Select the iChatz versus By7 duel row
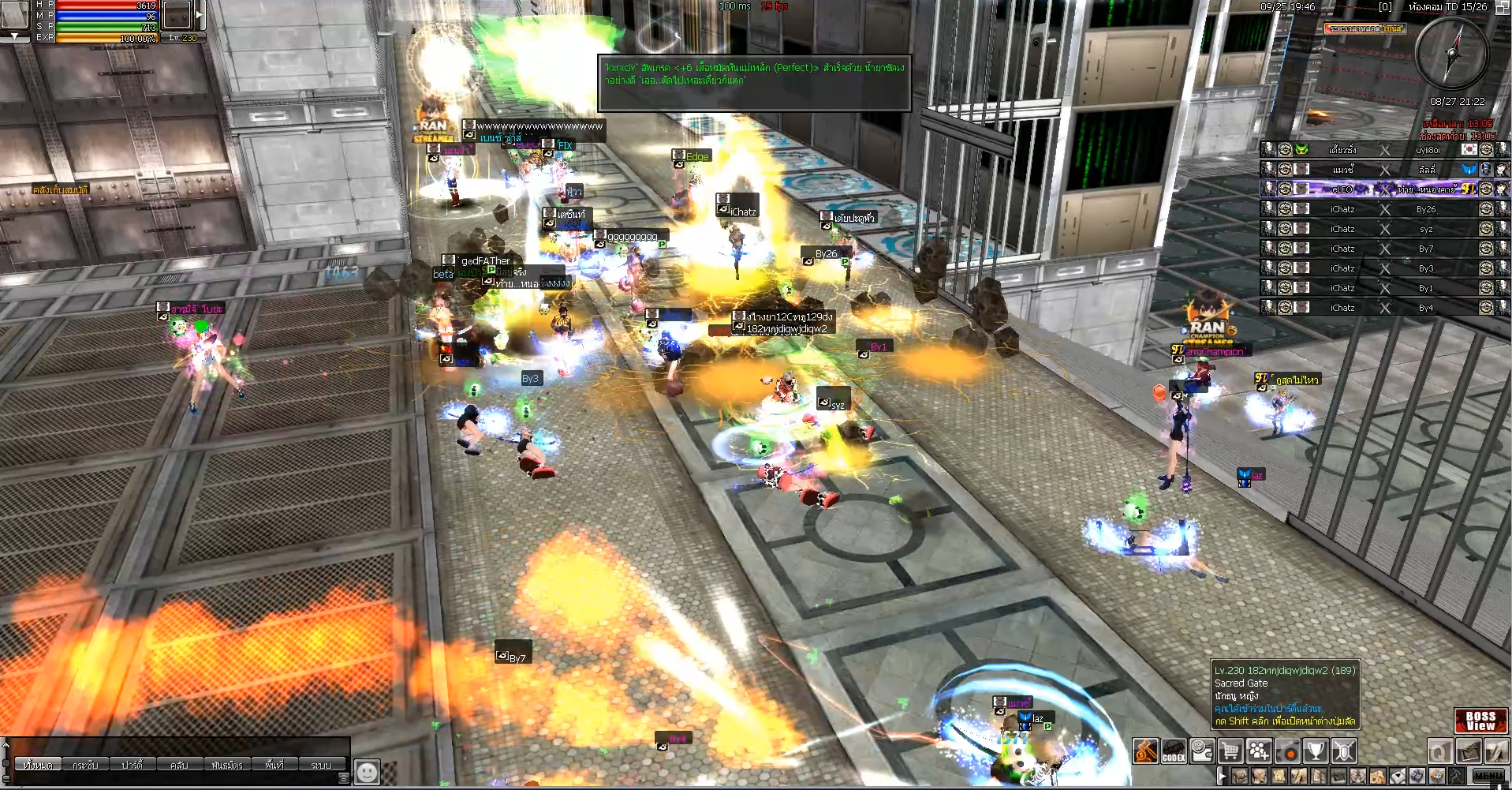 pos(1384,249)
